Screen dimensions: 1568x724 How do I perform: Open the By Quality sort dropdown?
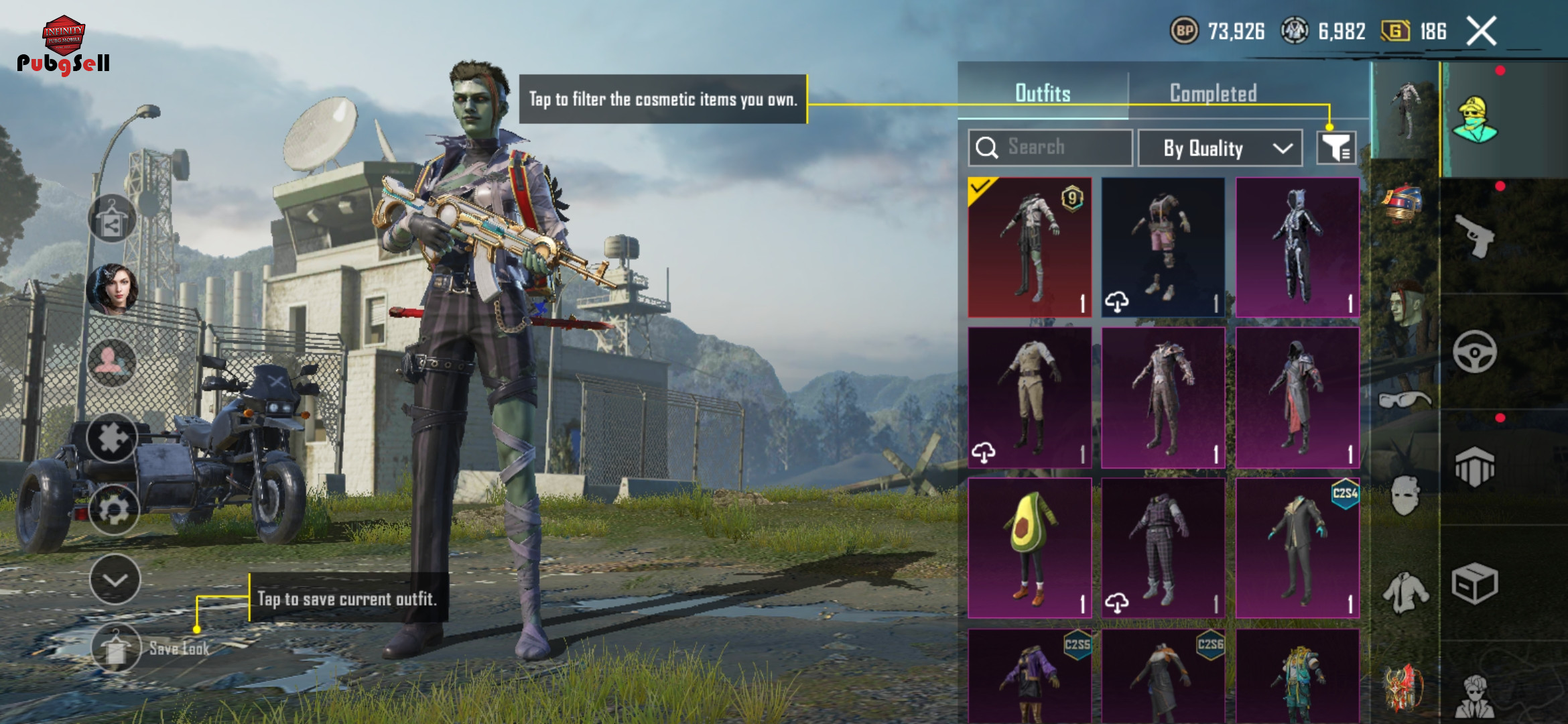[1220, 147]
